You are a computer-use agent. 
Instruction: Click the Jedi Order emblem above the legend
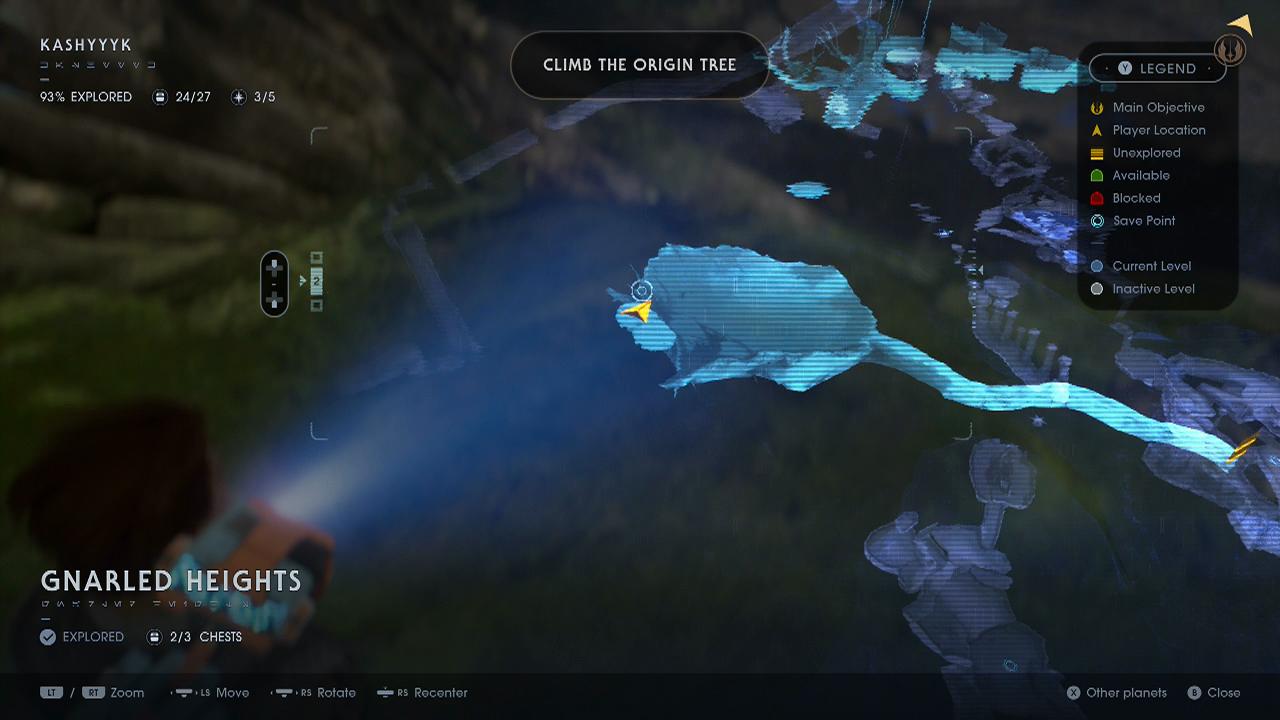(x=1229, y=48)
